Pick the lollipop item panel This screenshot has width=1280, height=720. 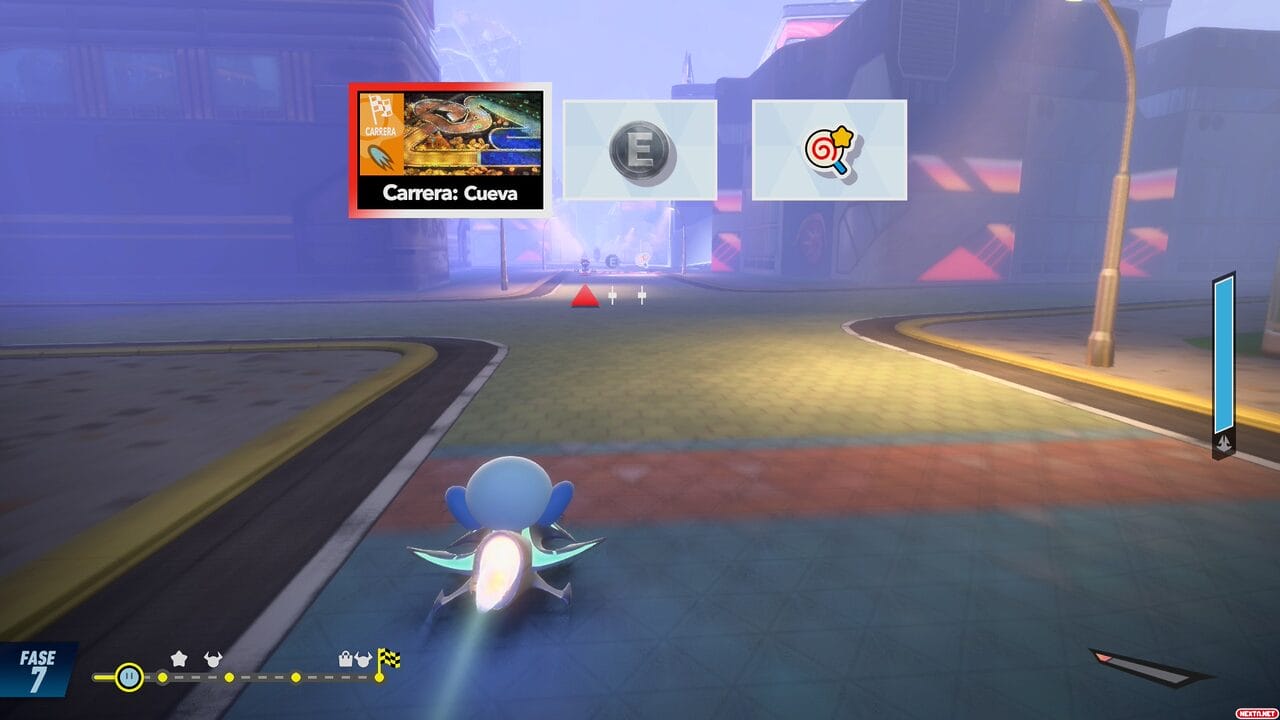pyautogui.click(x=829, y=150)
